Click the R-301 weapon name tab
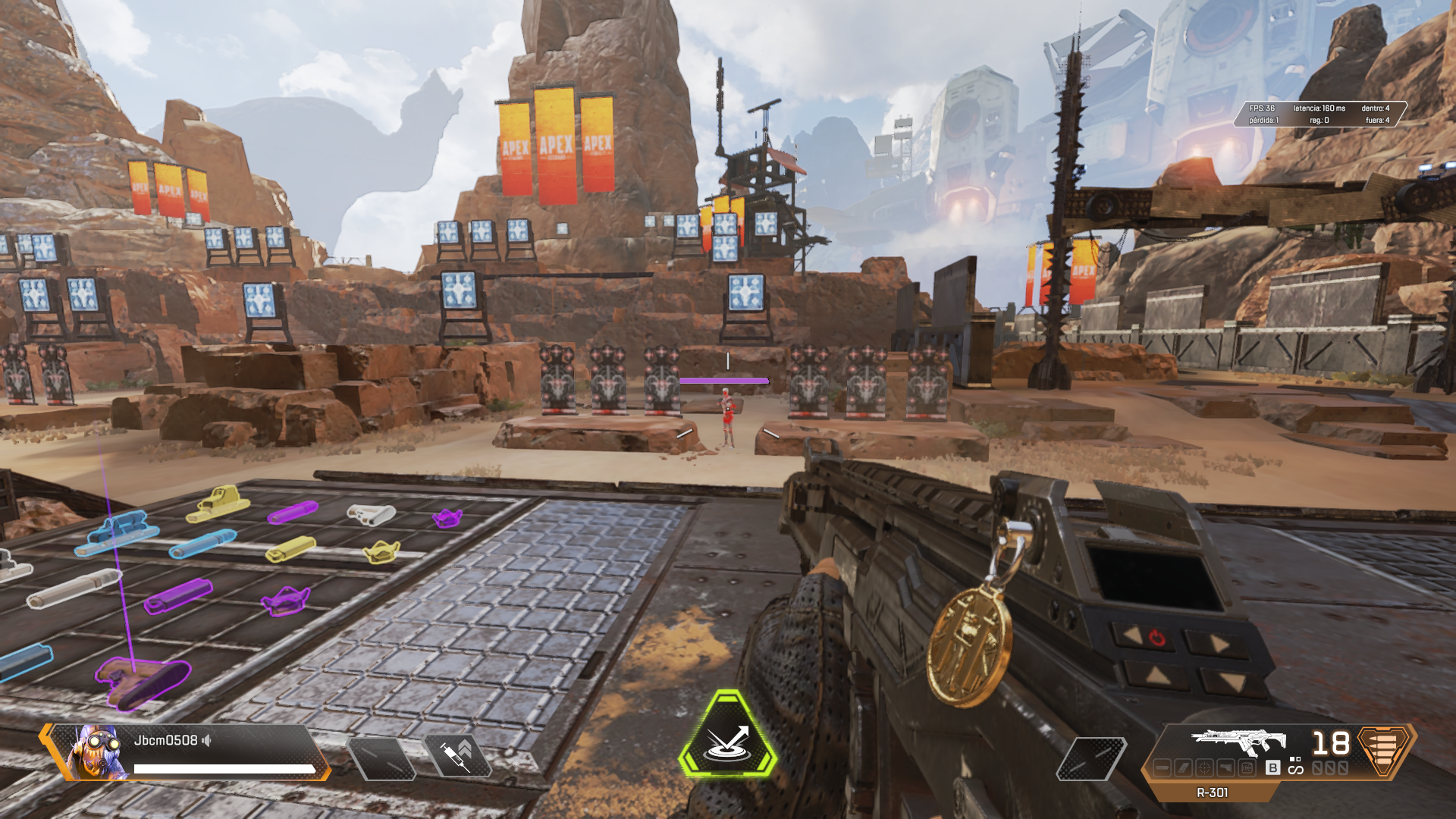Viewport: 1456px width, 819px height. [x=1212, y=792]
